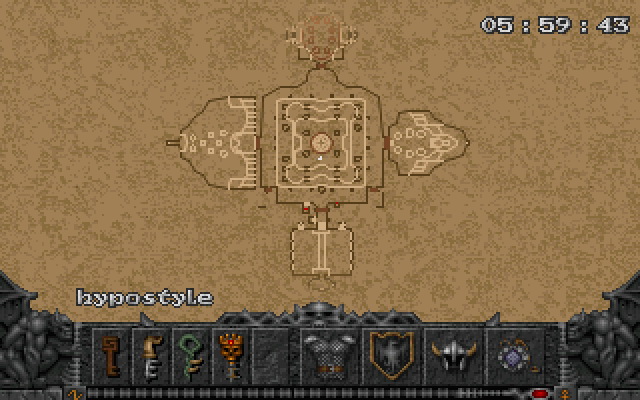Choose the green swamp key

click(x=189, y=354)
